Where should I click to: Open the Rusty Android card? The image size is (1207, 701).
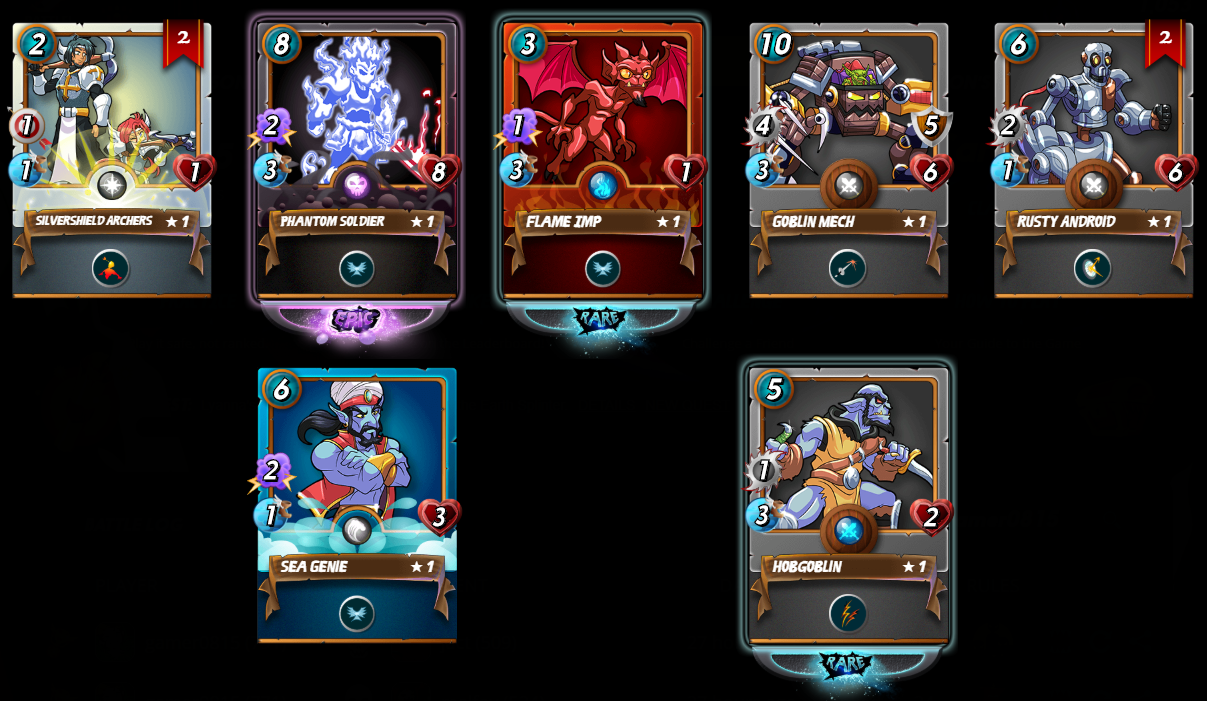tap(1093, 160)
